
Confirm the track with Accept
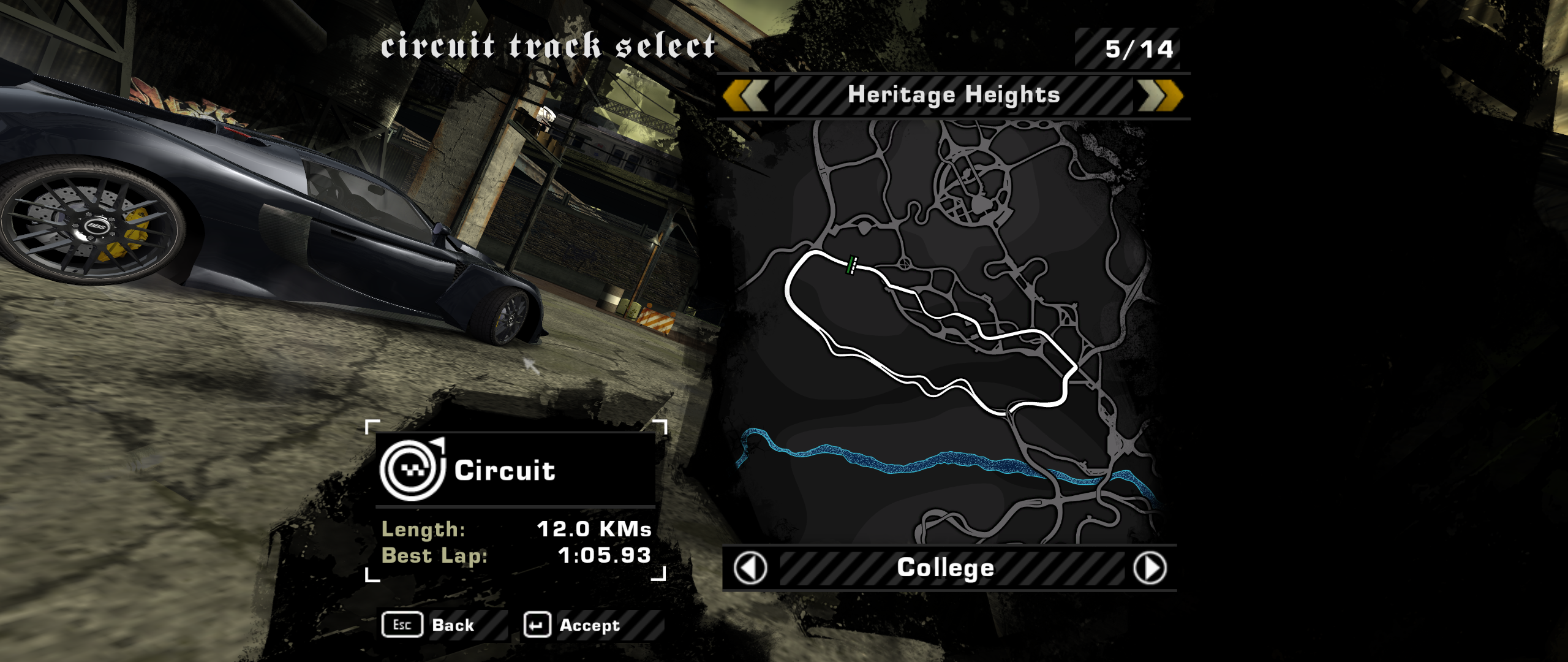(x=573, y=625)
